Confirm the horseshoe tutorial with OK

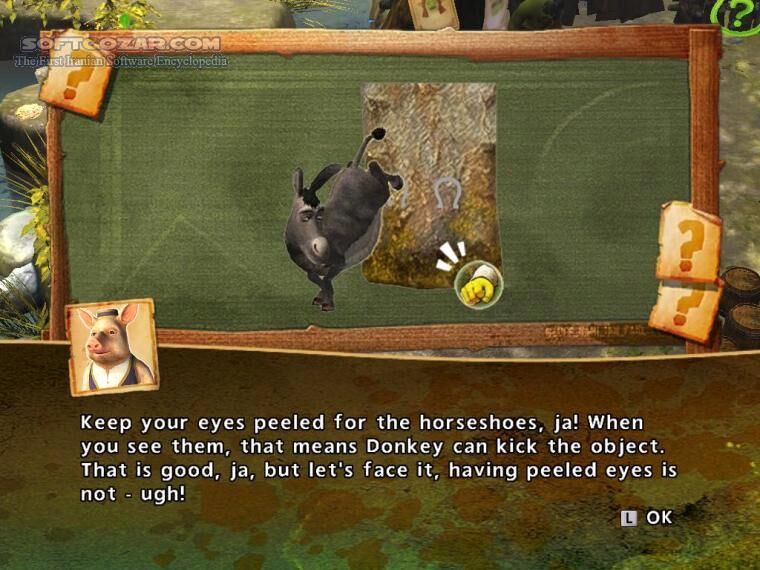click(x=648, y=517)
